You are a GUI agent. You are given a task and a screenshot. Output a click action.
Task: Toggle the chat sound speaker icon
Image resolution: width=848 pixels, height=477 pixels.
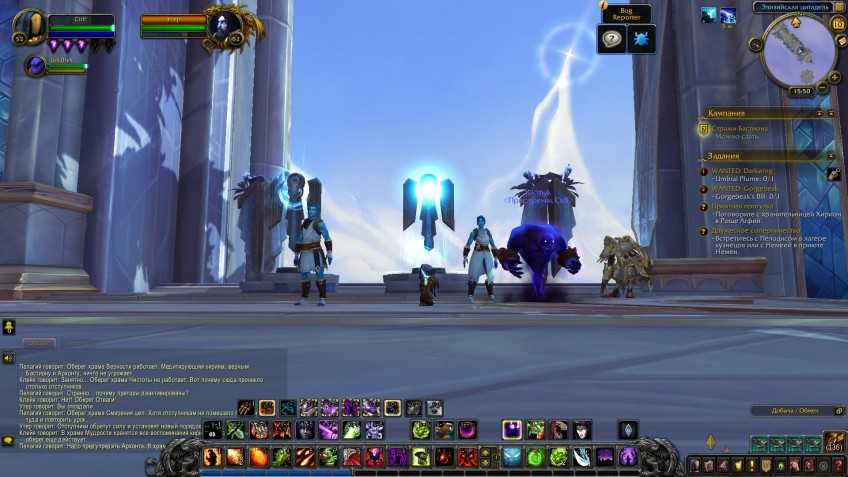tap(8, 357)
